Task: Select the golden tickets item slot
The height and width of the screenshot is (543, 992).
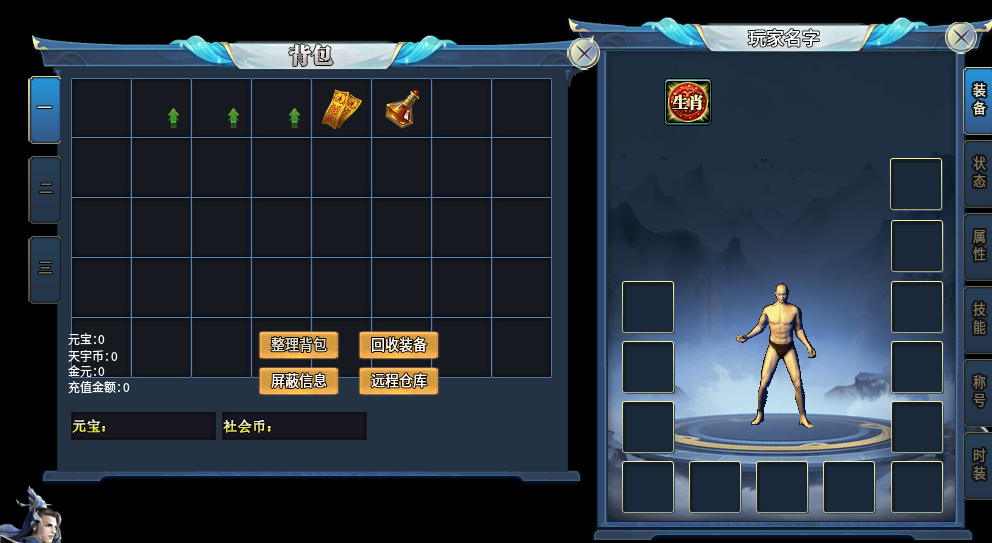Action: (x=341, y=109)
